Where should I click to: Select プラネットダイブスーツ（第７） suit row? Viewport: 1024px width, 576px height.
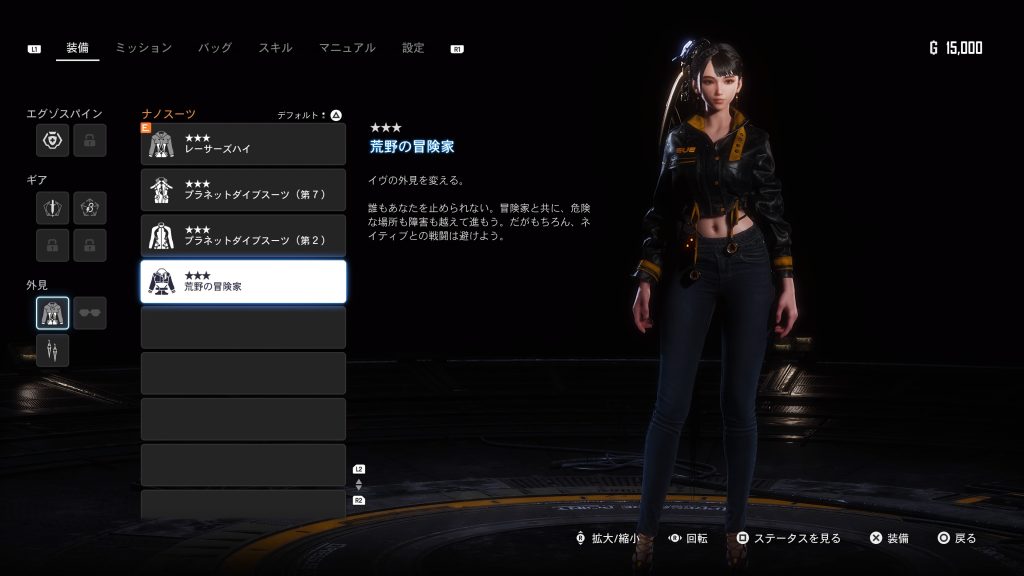pos(243,190)
